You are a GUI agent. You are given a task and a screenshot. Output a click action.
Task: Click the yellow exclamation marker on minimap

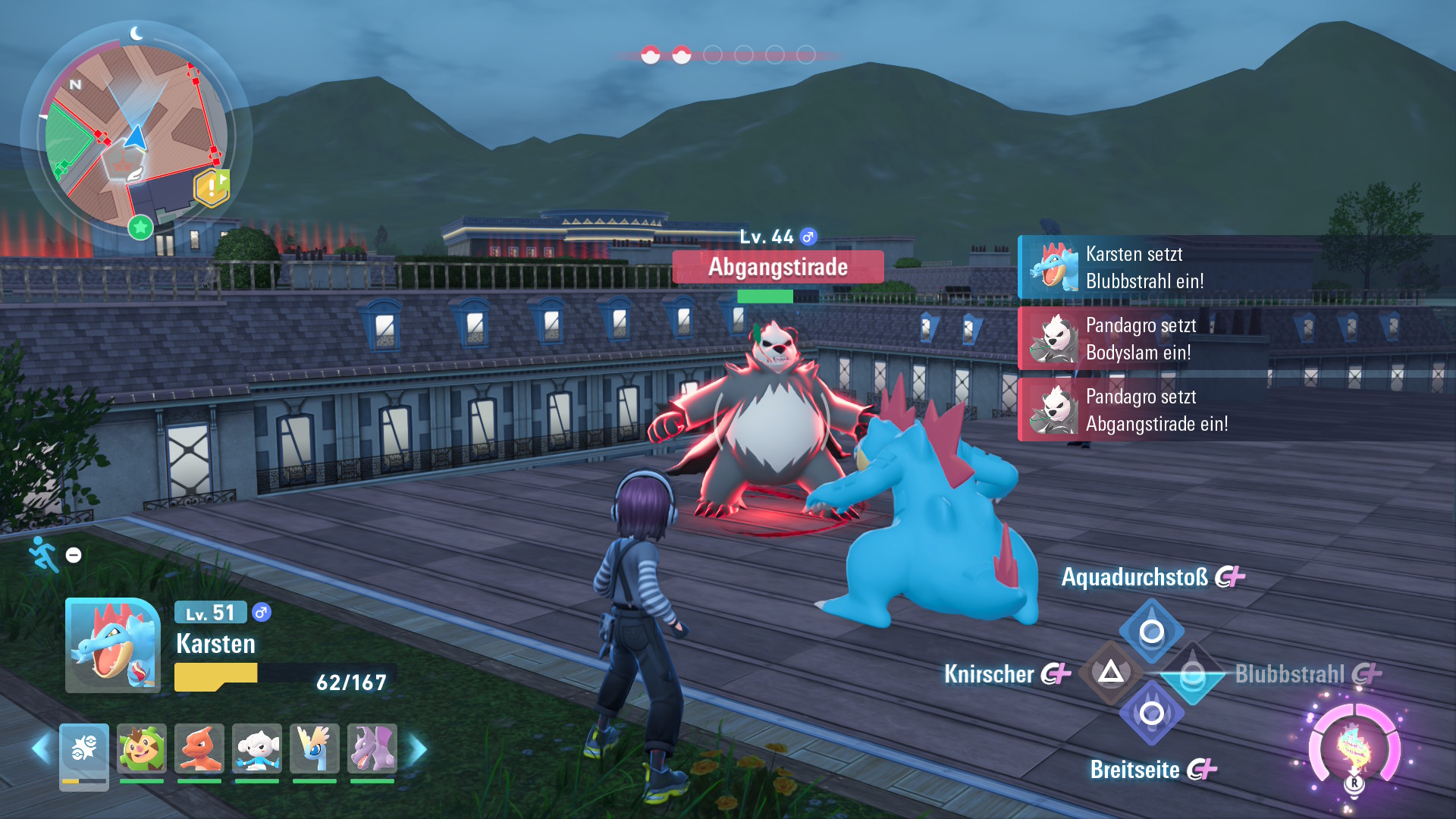pos(212,187)
